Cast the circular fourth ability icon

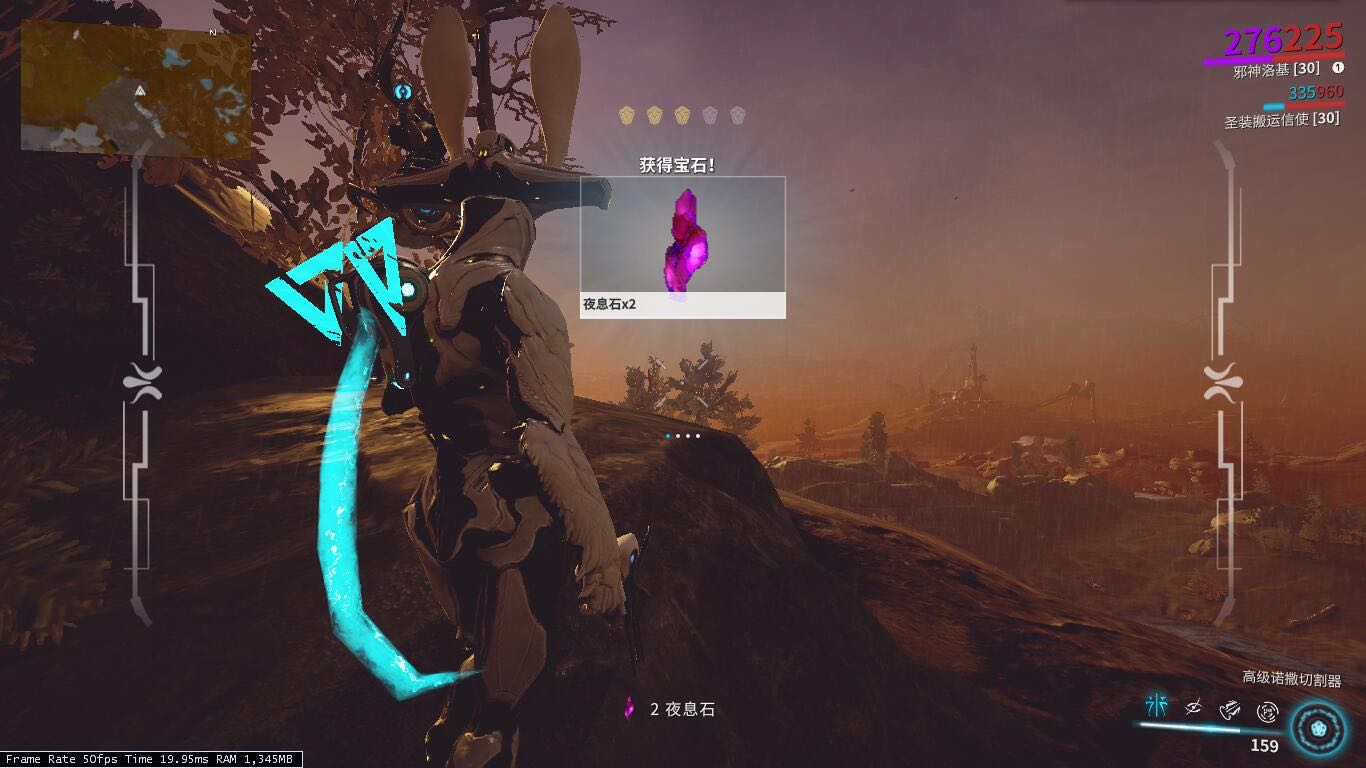point(1268,712)
